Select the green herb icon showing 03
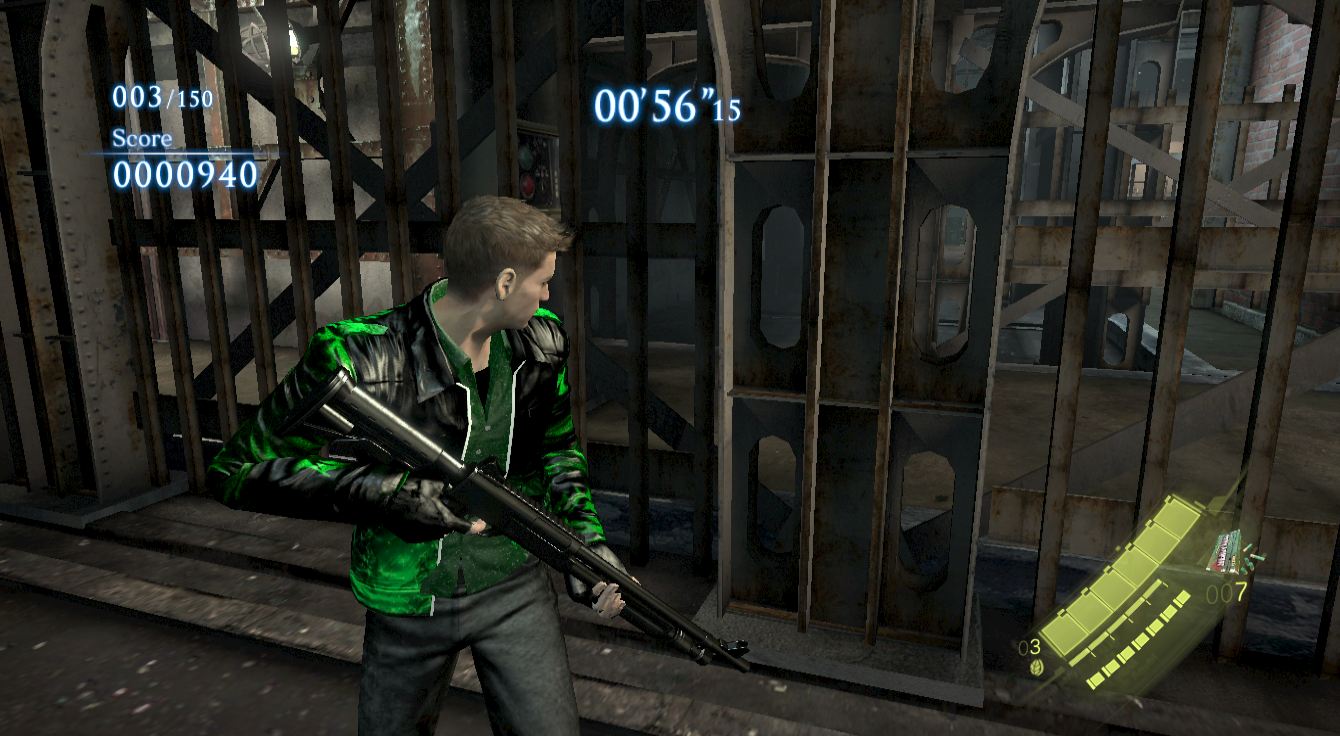Screen dimensions: 1340x736 point(1035,668)
